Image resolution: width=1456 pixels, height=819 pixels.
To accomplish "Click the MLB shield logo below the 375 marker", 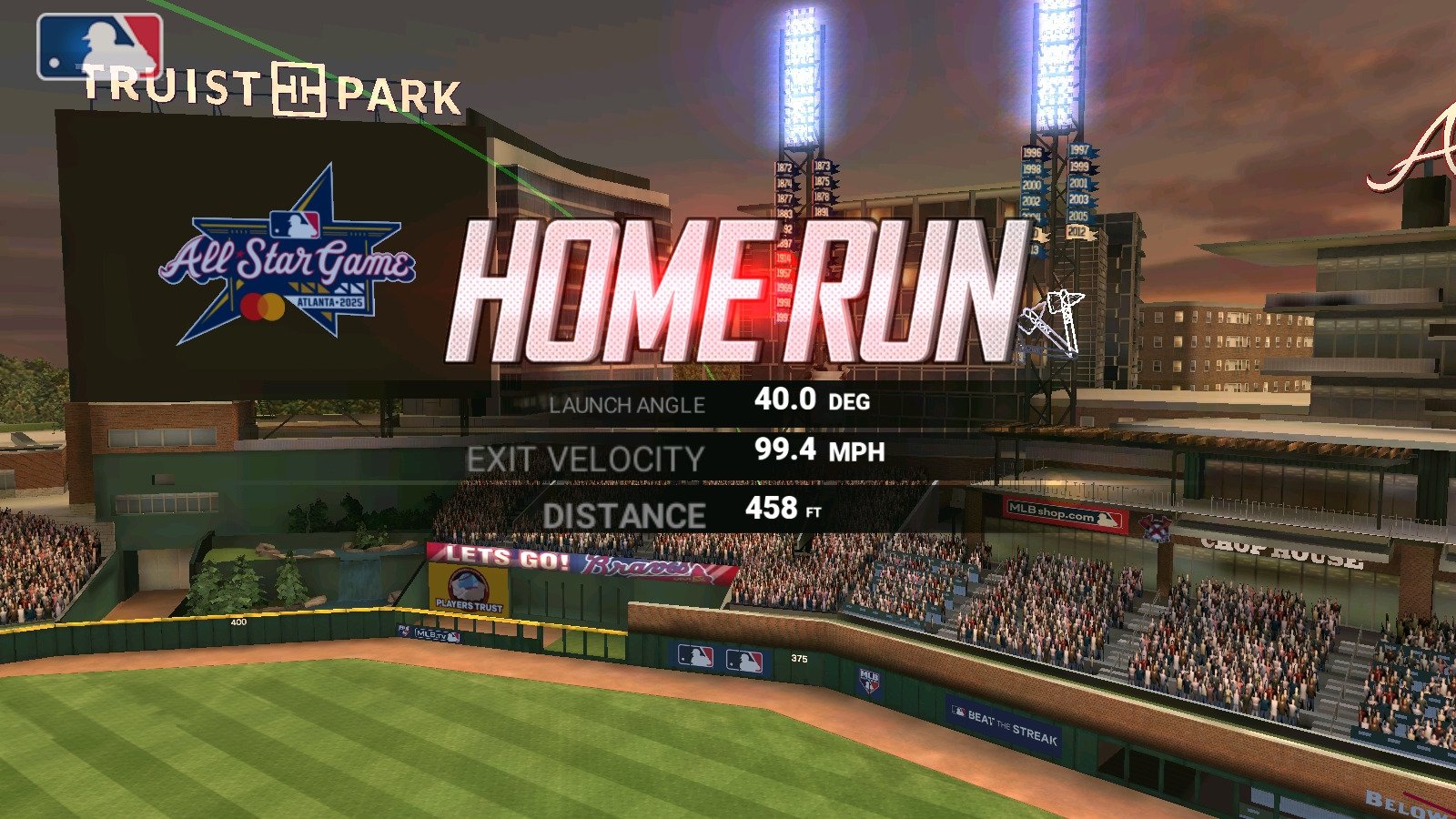I will (872, 682).
